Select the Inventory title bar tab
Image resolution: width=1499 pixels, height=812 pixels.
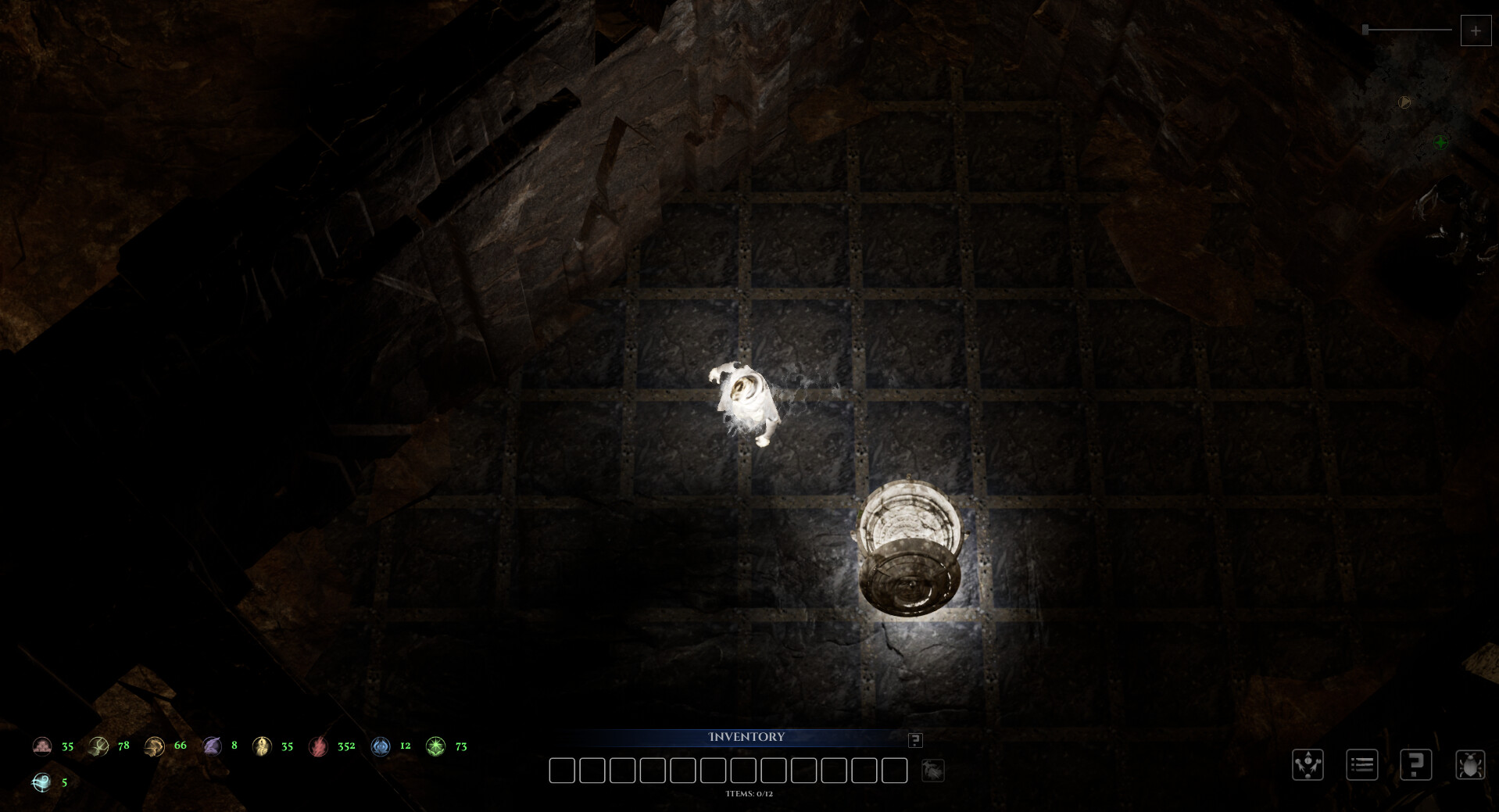pyautogui.click(x=746, y=737)
